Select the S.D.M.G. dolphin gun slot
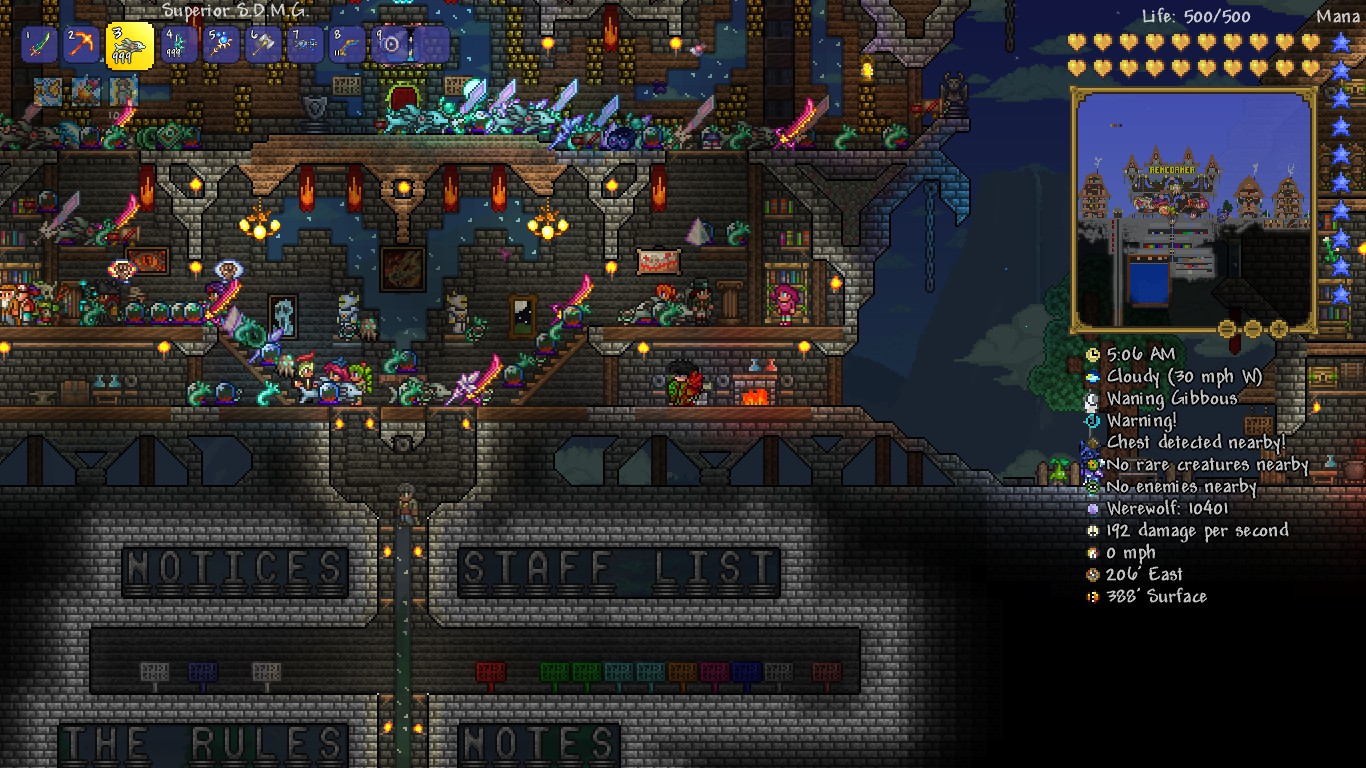Image resolution: width=1366 pixels, height=768 pixels. 130,46
